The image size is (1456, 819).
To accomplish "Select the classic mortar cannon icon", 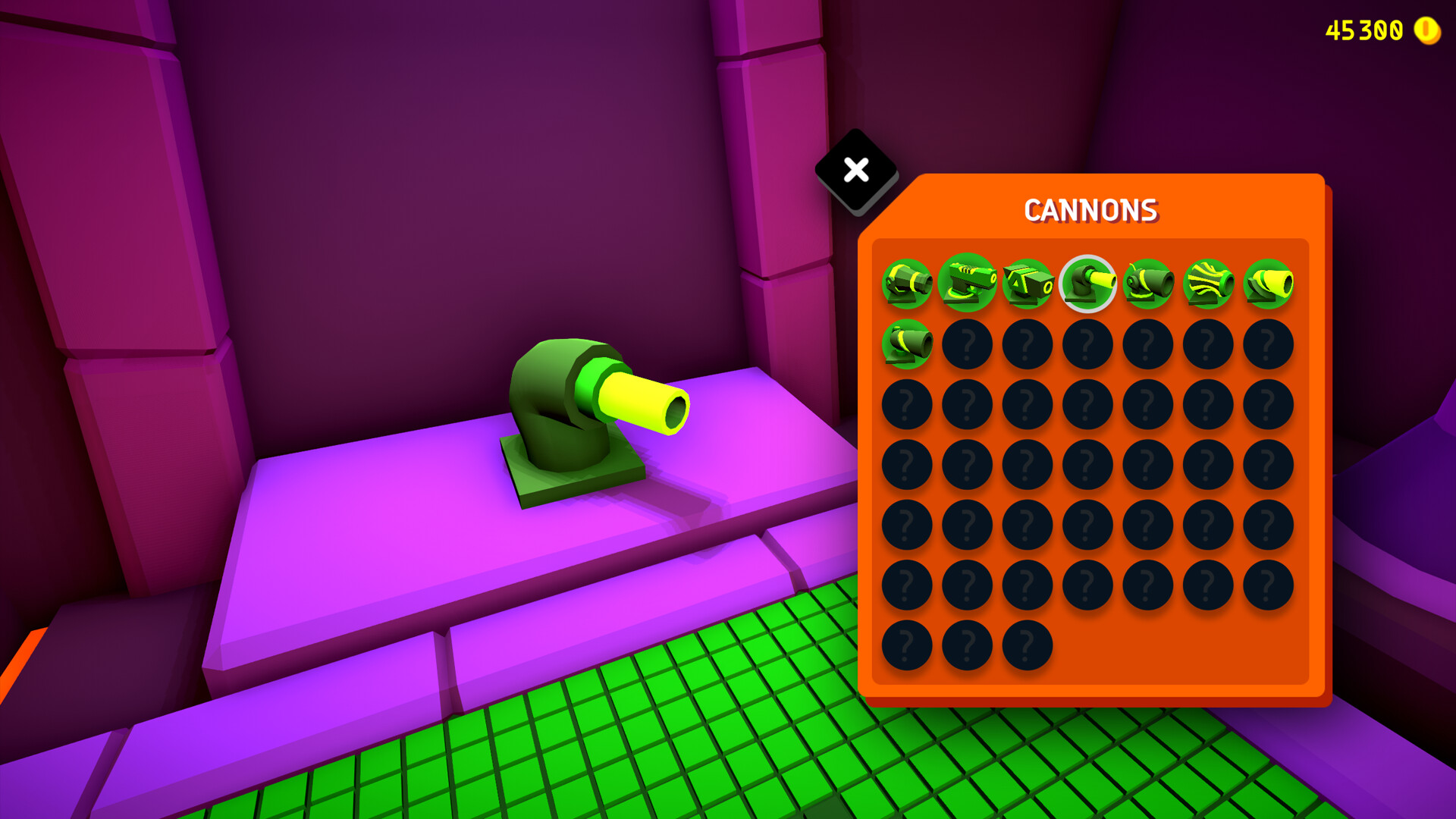I will 907,285.
